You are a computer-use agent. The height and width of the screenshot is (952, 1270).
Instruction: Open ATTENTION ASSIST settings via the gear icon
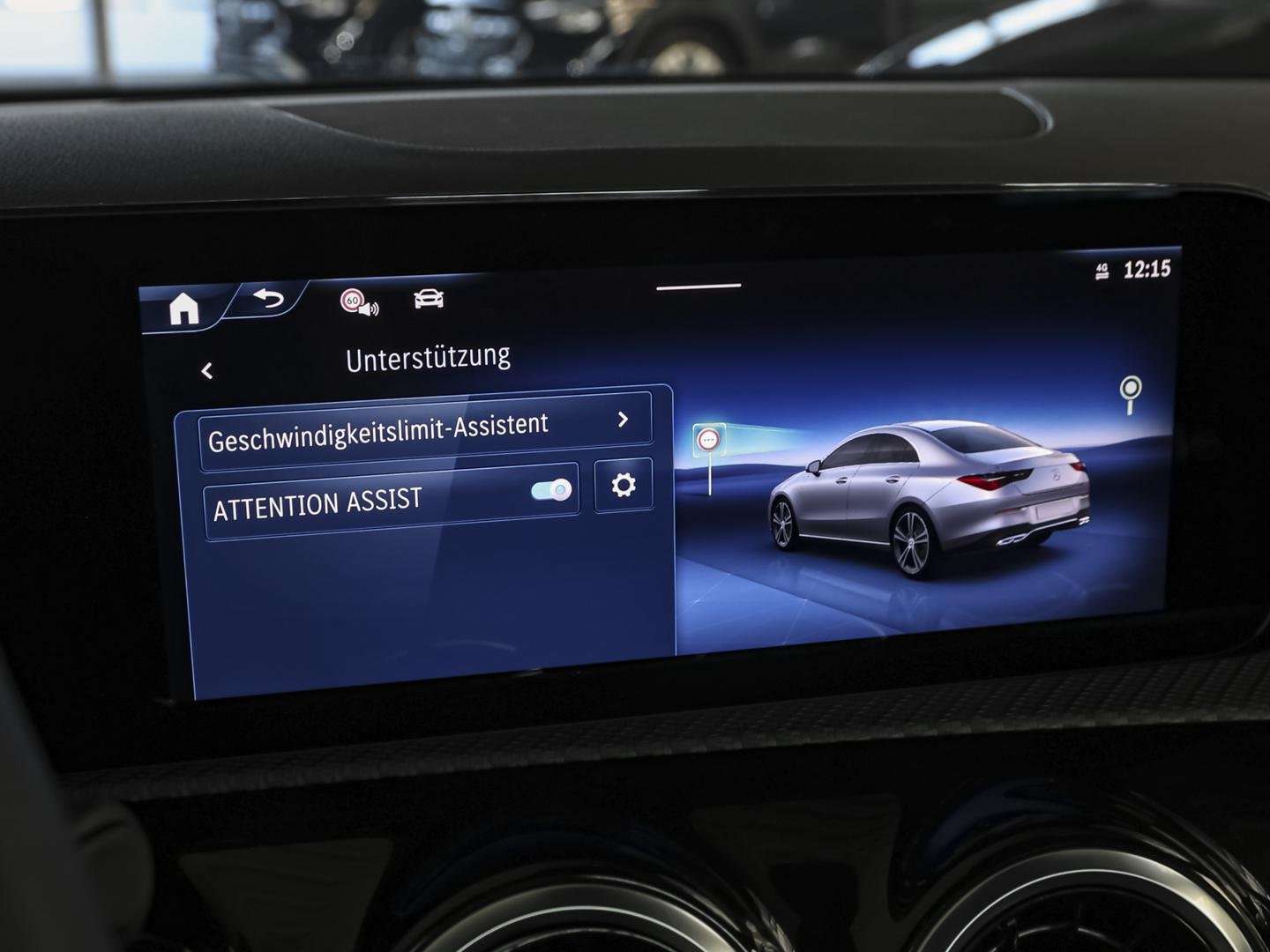click(x=624, y=486)
